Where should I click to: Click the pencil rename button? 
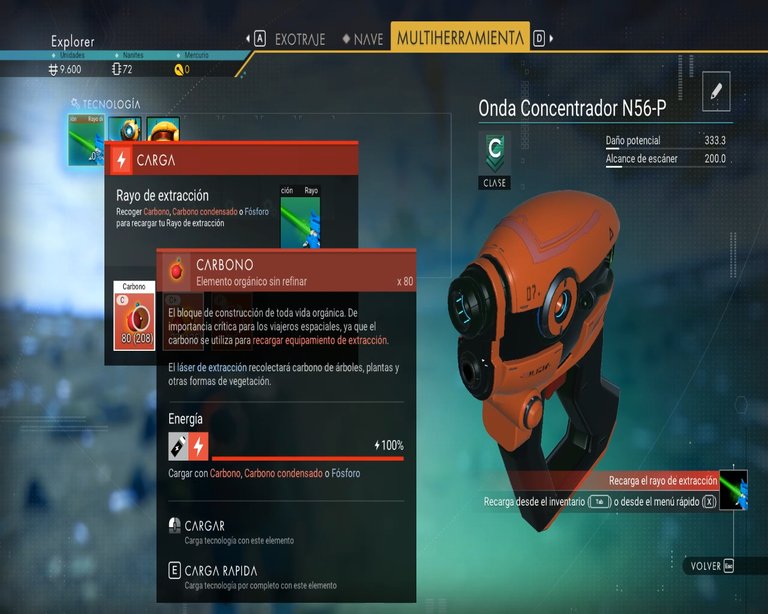pyautogui.click(x=716, y=91)
